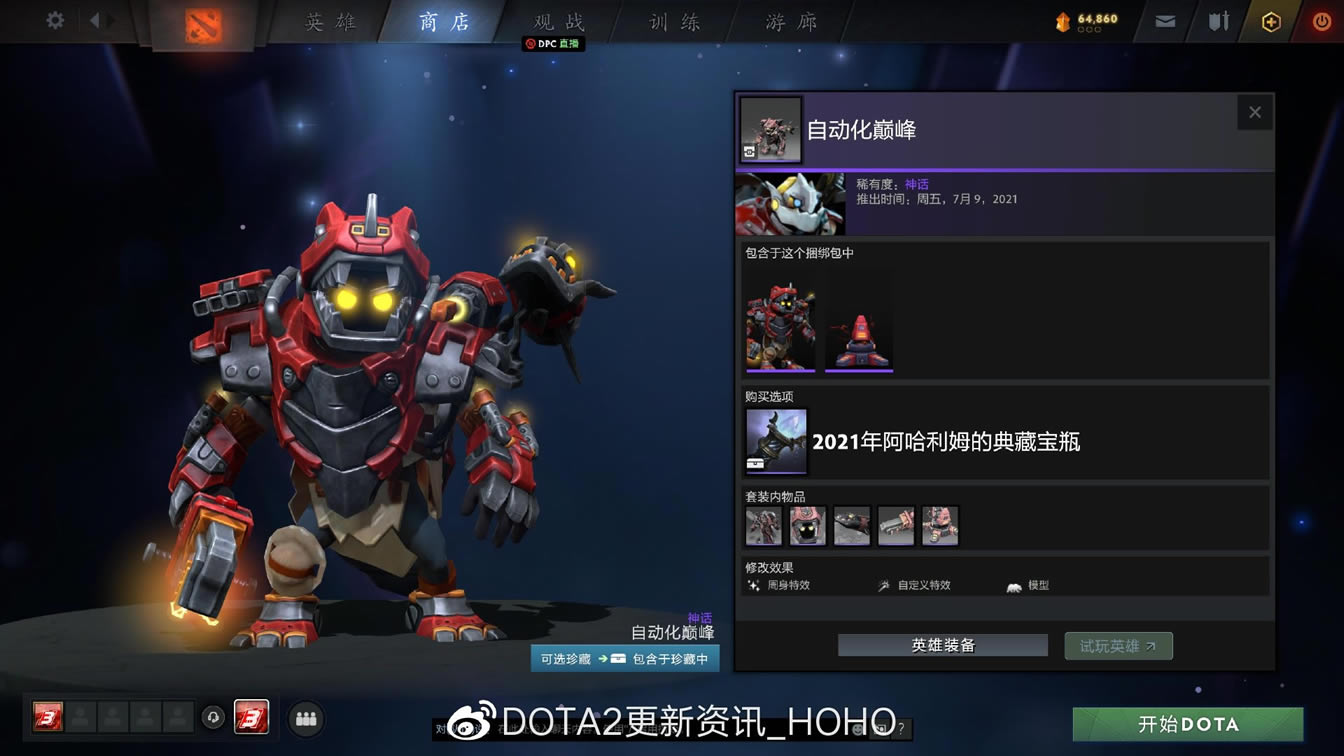Click the power/exit icon top right
Viewport: 1344px width, 756px height.
[x=1320, y=19]
